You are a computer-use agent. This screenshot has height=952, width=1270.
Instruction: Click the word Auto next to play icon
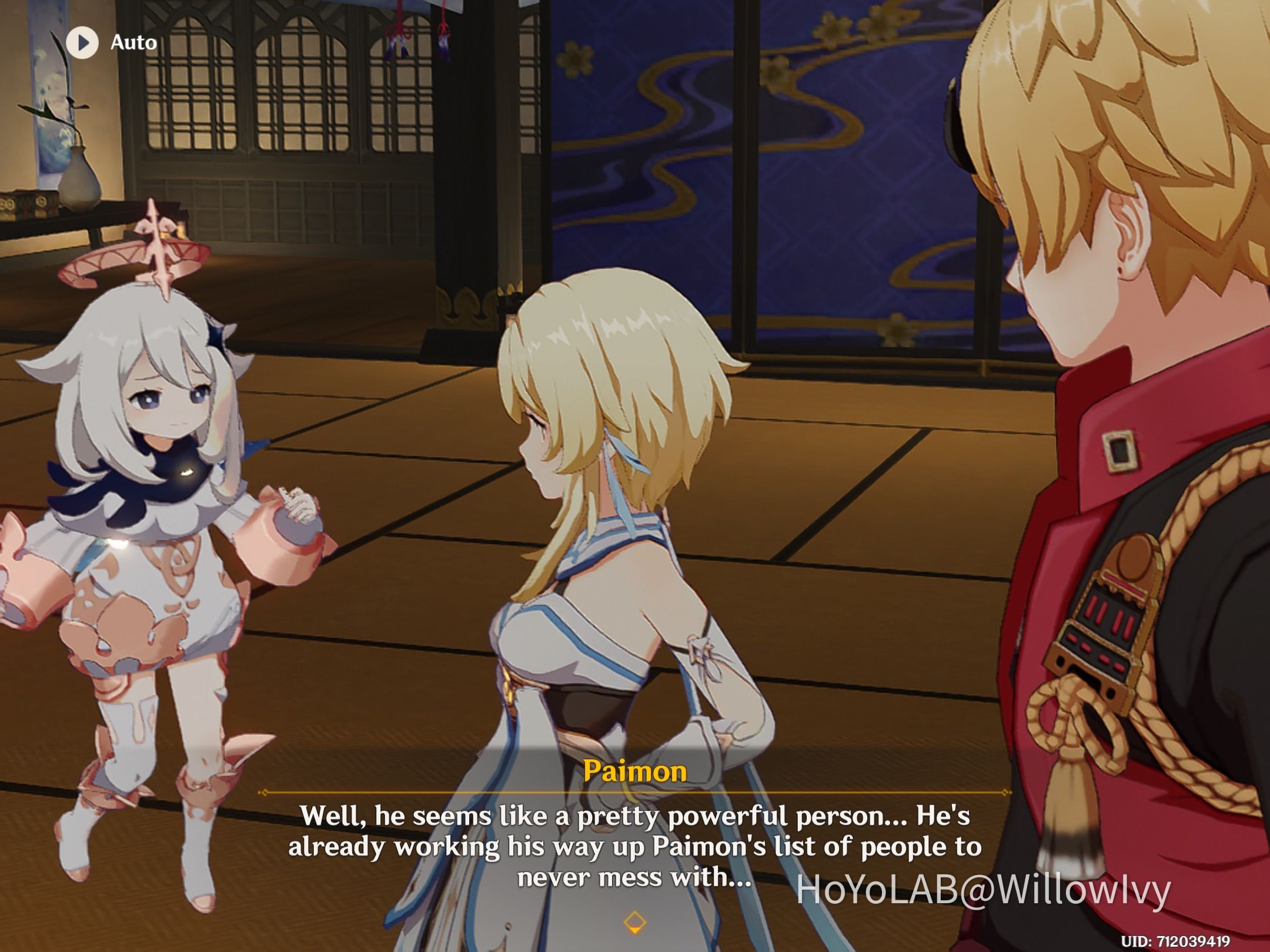[132, 42]
